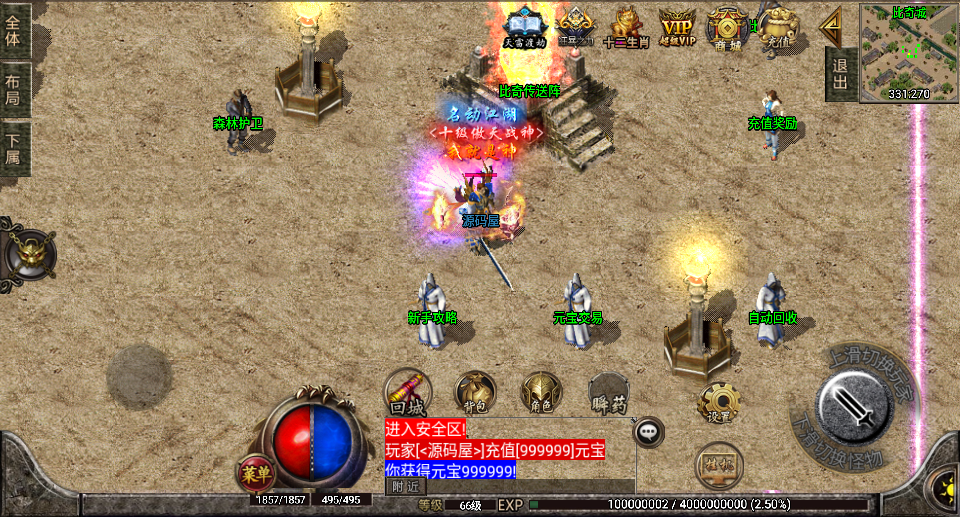The image size is (960, 517).
Task: Click the chat speech bubble button
Action: [x=650, y=432]
